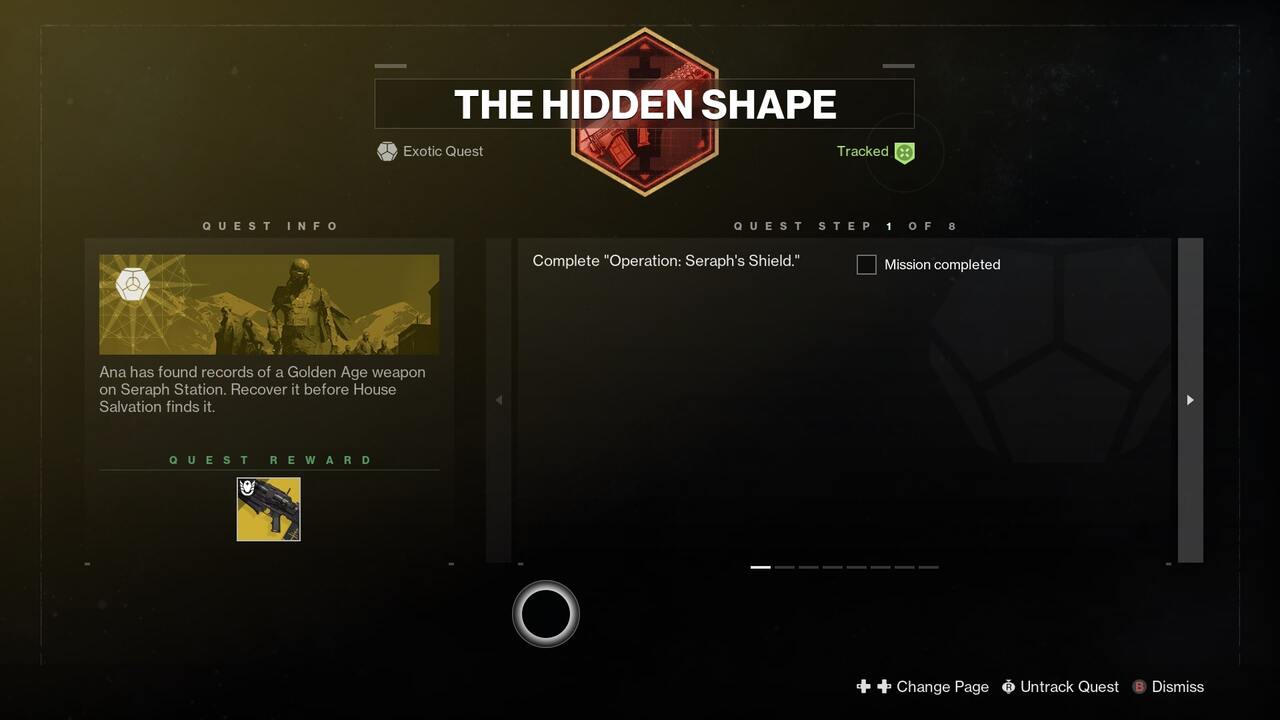Click the green Tracked seal icon
This screenshot has height=720, width=1280.
(x=904, y=152)
